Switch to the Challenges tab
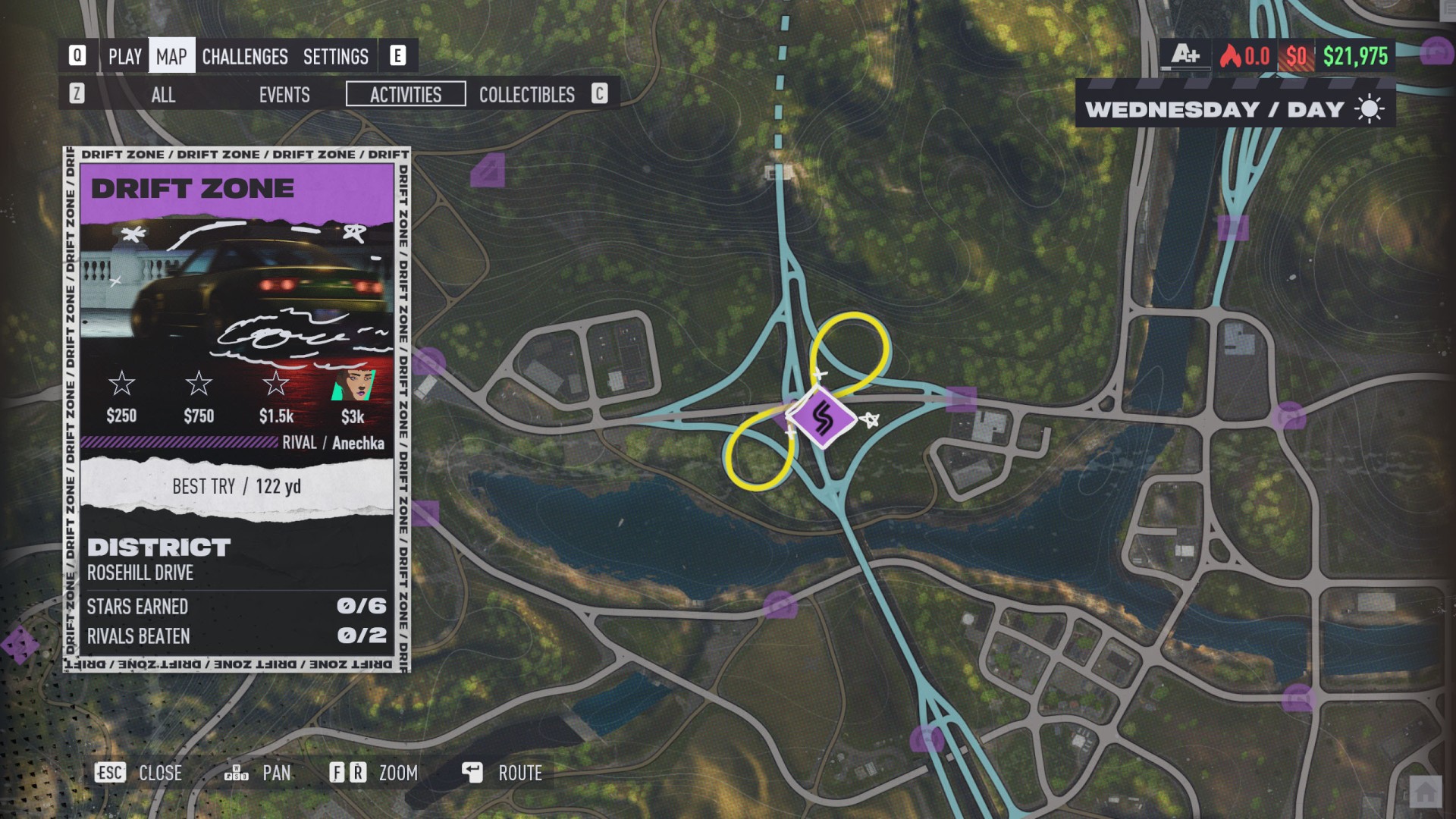The width and height of the screenshot is (1456, 819). tap(244, 56)
